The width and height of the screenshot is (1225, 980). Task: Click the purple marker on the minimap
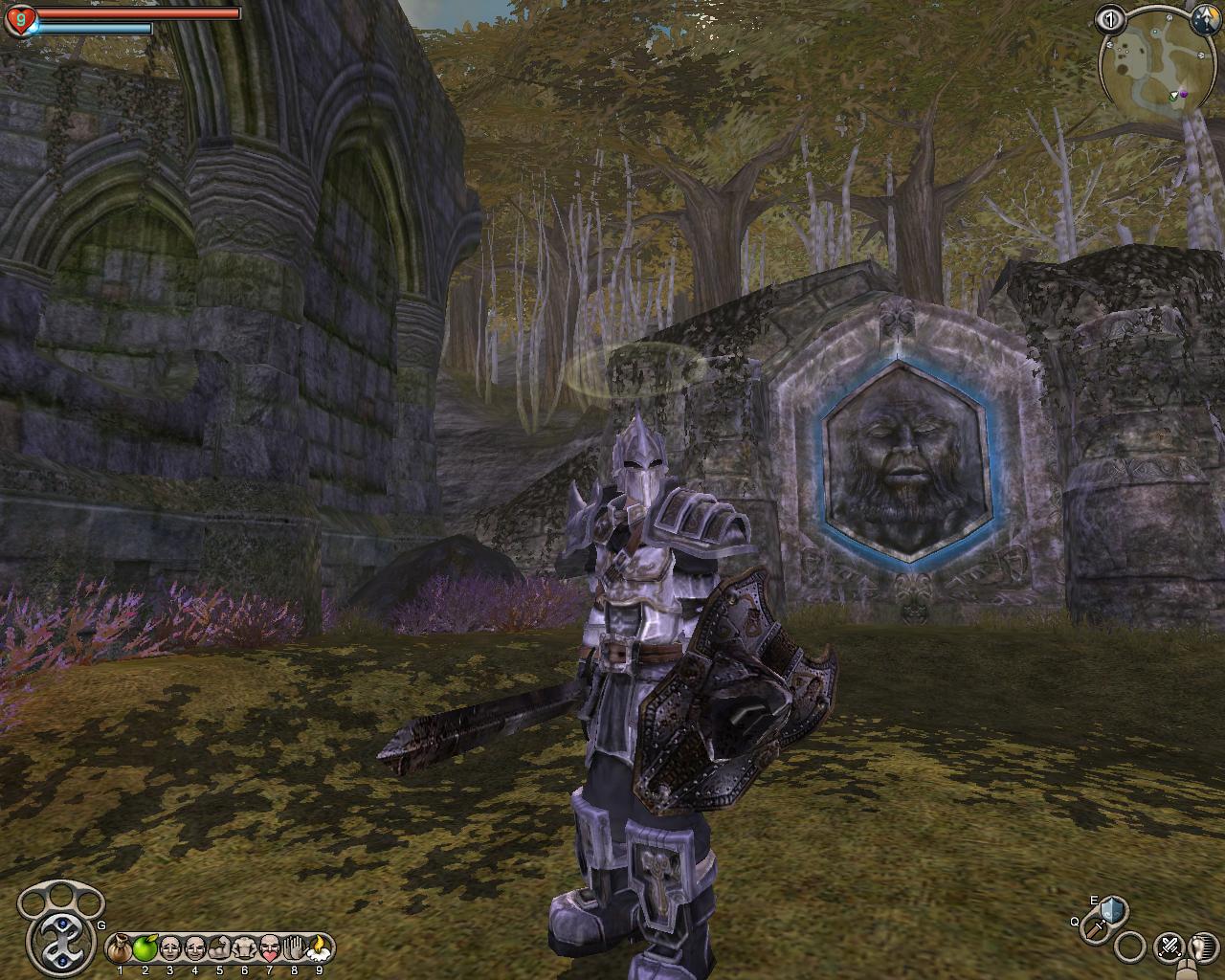1184,94
